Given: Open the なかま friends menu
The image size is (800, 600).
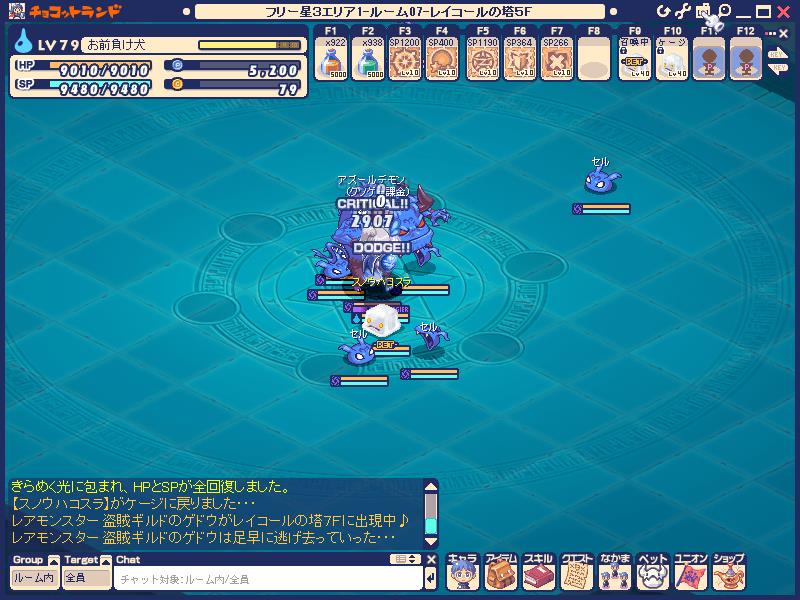Looking at the screenshot, I should pos(614,572).
